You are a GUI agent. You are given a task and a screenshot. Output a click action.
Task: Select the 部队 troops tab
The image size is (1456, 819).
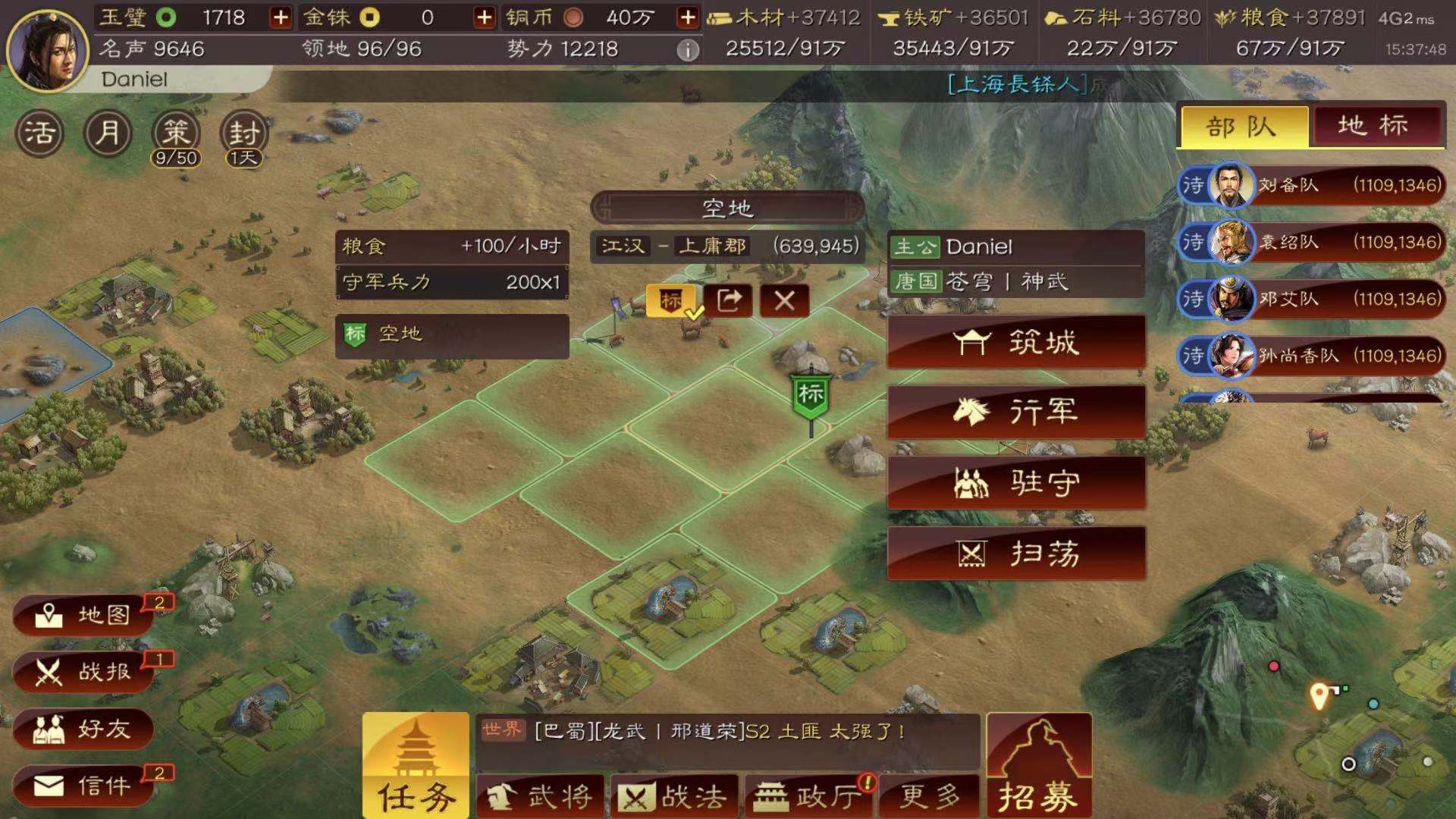1242,126
